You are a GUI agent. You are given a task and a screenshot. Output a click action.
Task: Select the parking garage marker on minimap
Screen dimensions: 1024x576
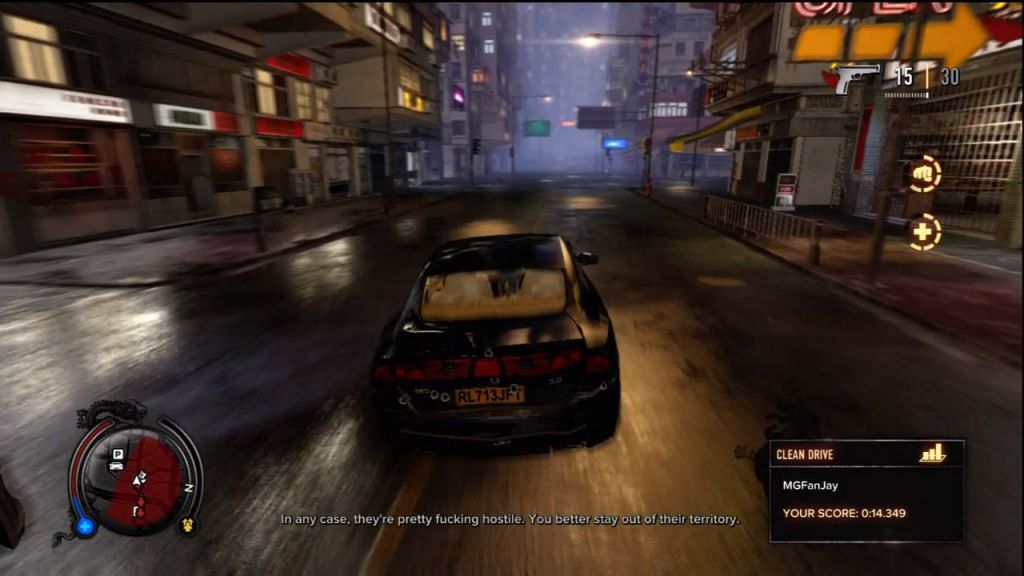click(x=117, y=454)
